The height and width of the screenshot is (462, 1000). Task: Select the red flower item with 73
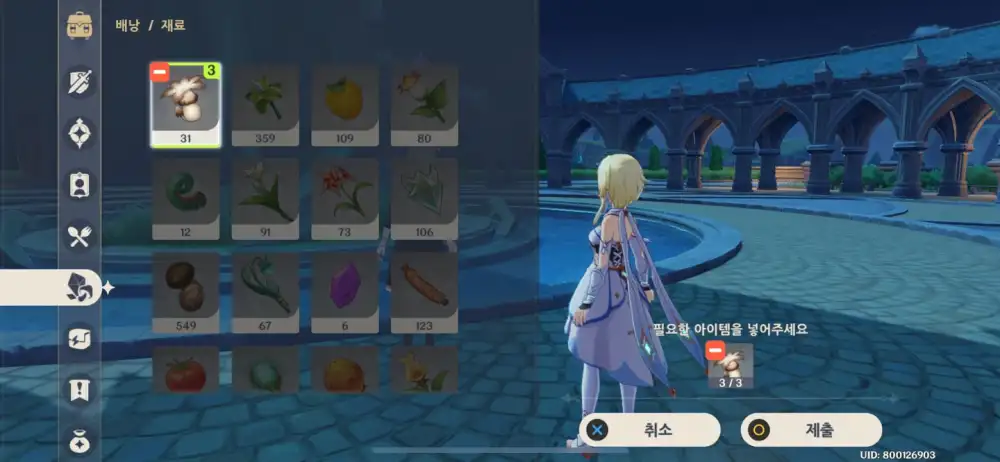coord(345,199)
